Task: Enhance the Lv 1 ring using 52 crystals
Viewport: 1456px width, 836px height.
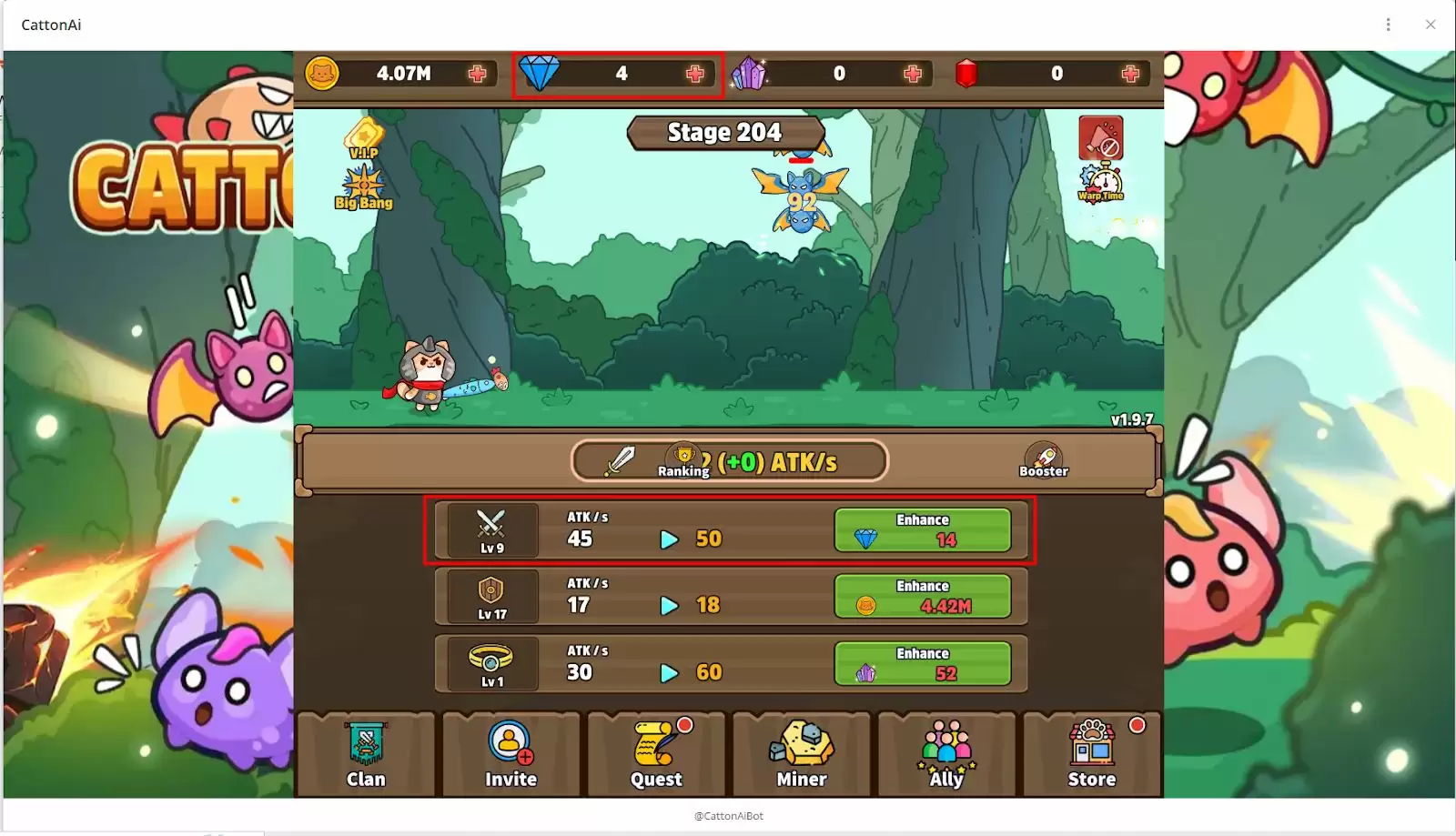Action: pos(924,664)
